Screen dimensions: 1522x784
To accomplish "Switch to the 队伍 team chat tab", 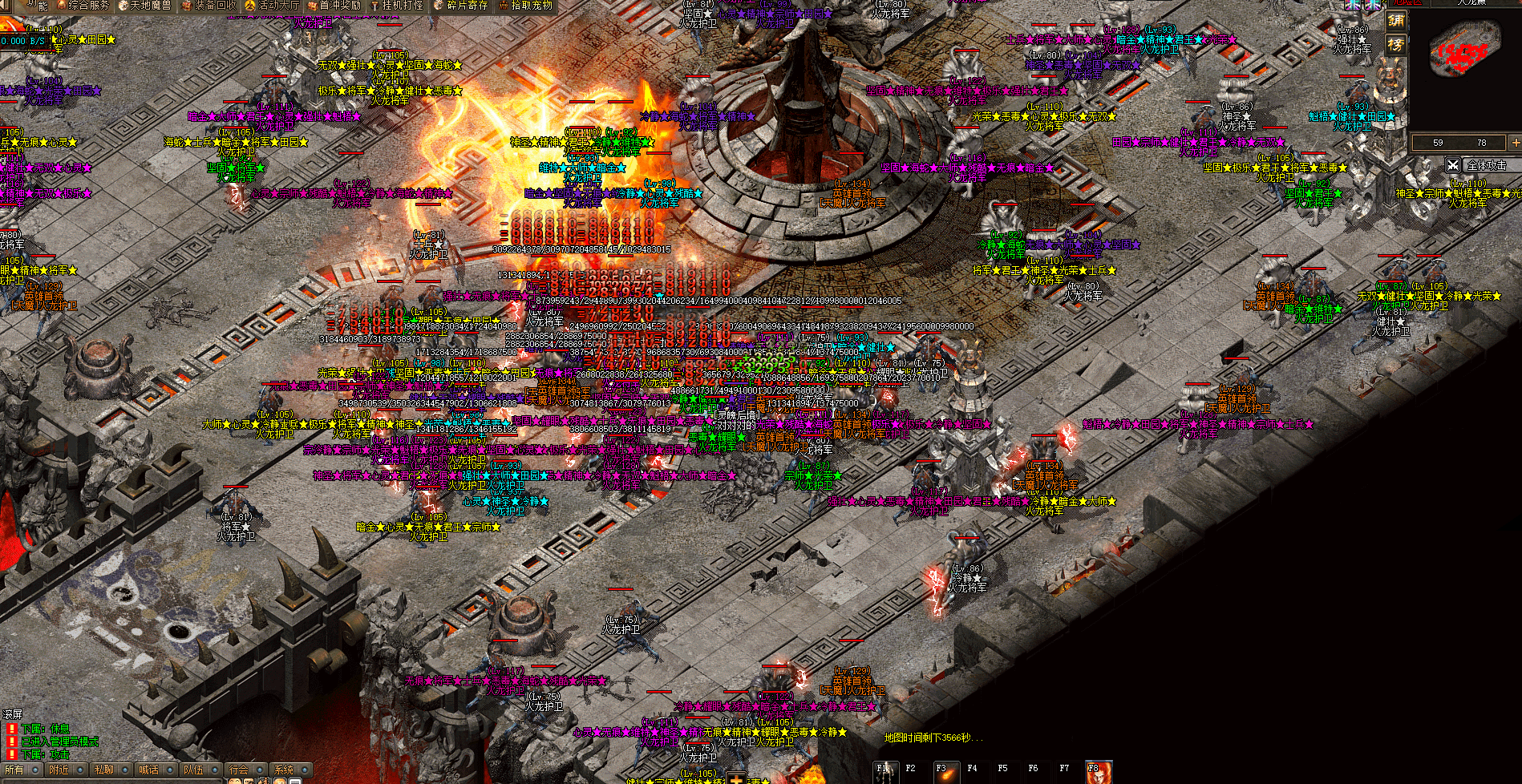I will [x=194, y=770].
